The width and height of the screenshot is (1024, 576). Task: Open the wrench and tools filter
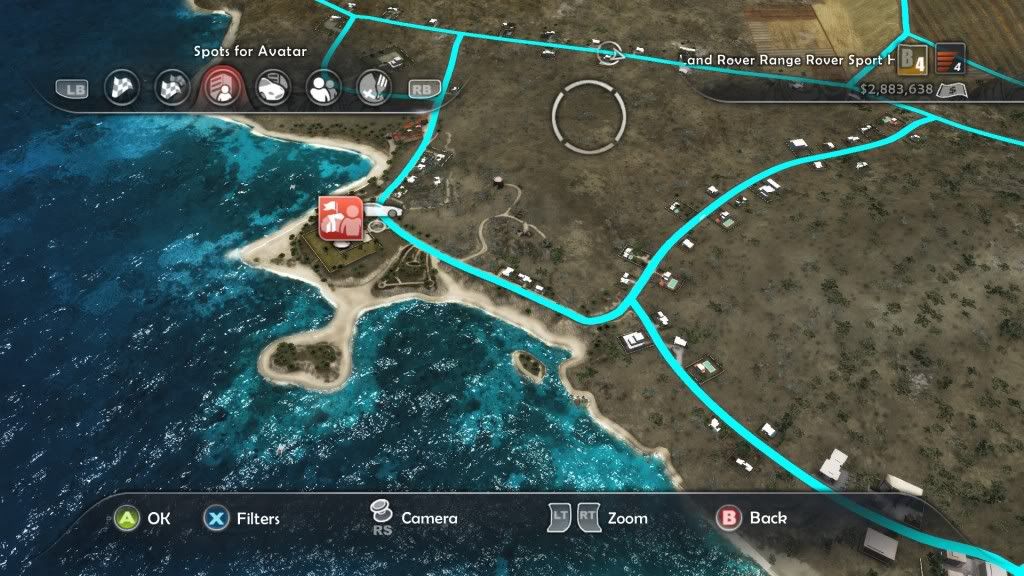(372, 88)
